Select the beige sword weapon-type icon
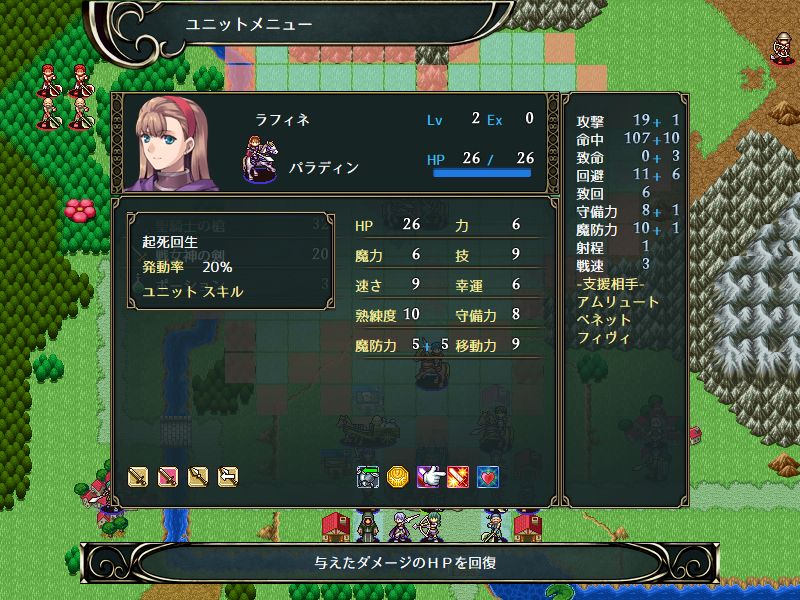800x600 pixels. point(138,477)
